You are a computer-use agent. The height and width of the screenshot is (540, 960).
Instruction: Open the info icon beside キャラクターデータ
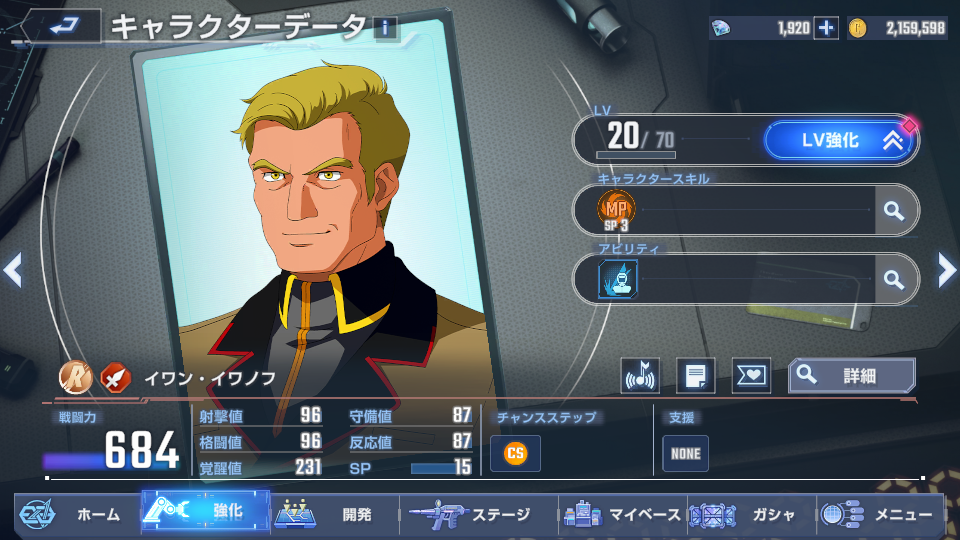click(386, 28)
